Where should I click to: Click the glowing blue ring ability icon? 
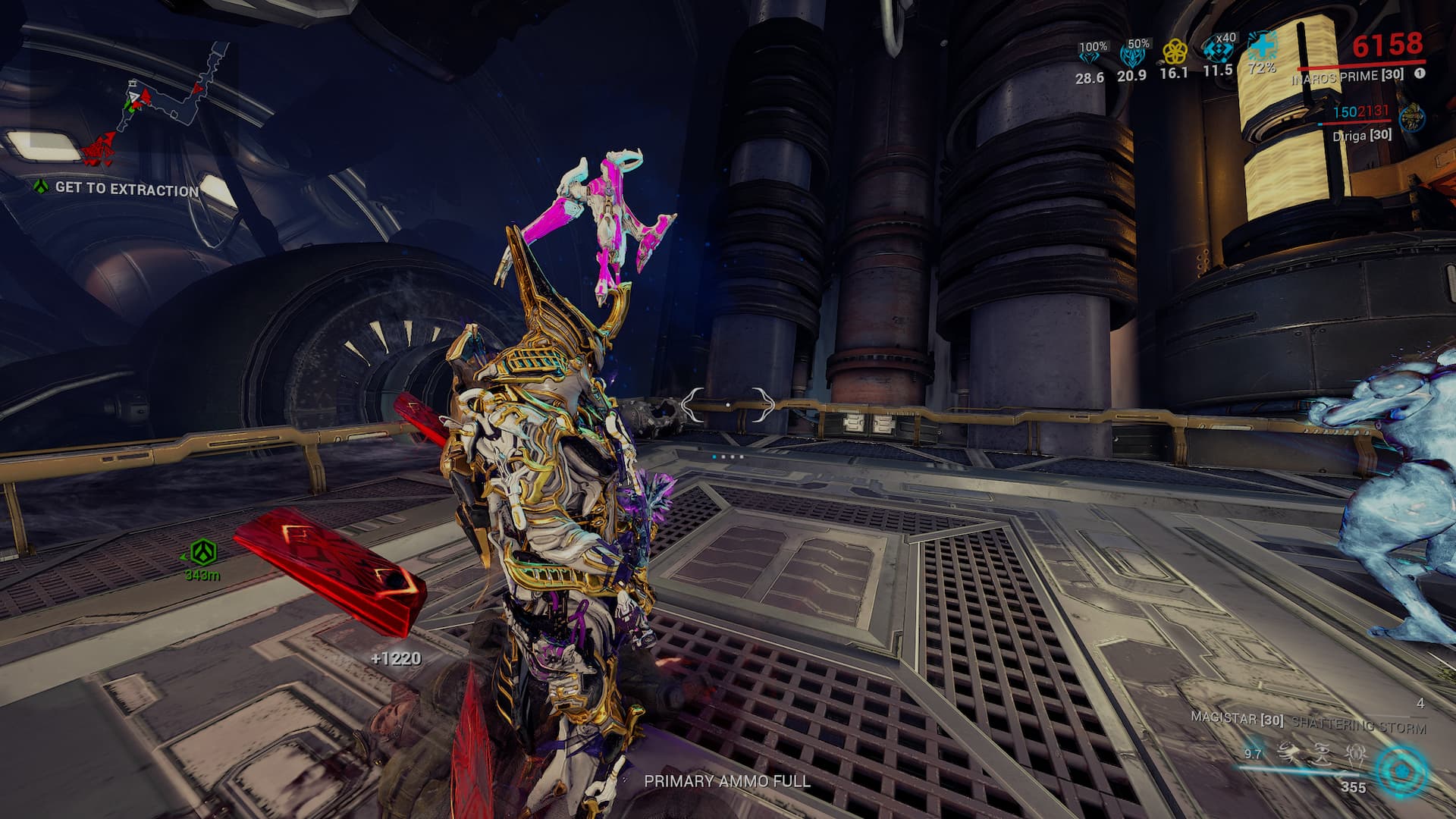coord(1402,771)
